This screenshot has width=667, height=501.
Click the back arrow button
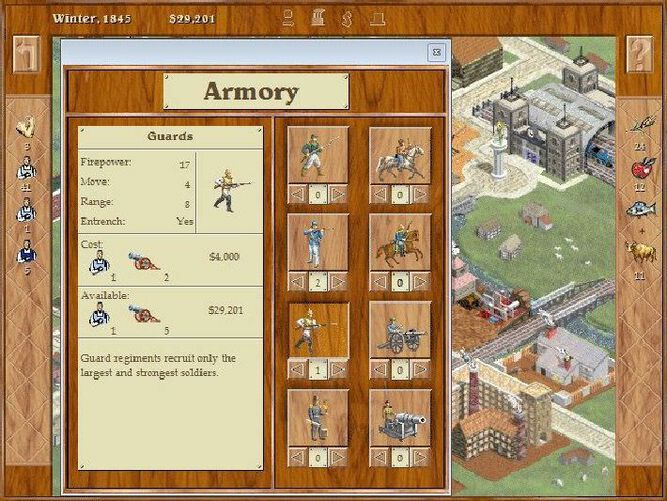(26, 54)
